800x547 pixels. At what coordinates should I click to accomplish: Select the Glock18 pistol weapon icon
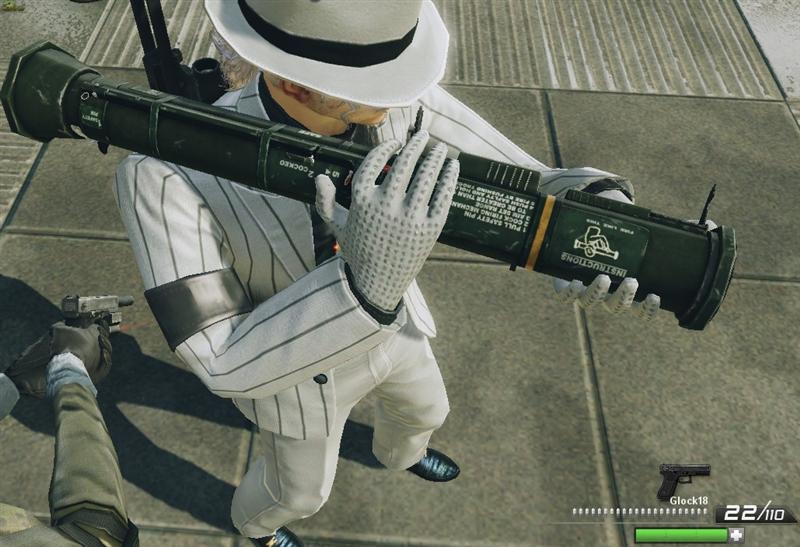click(x=682, y=478)
